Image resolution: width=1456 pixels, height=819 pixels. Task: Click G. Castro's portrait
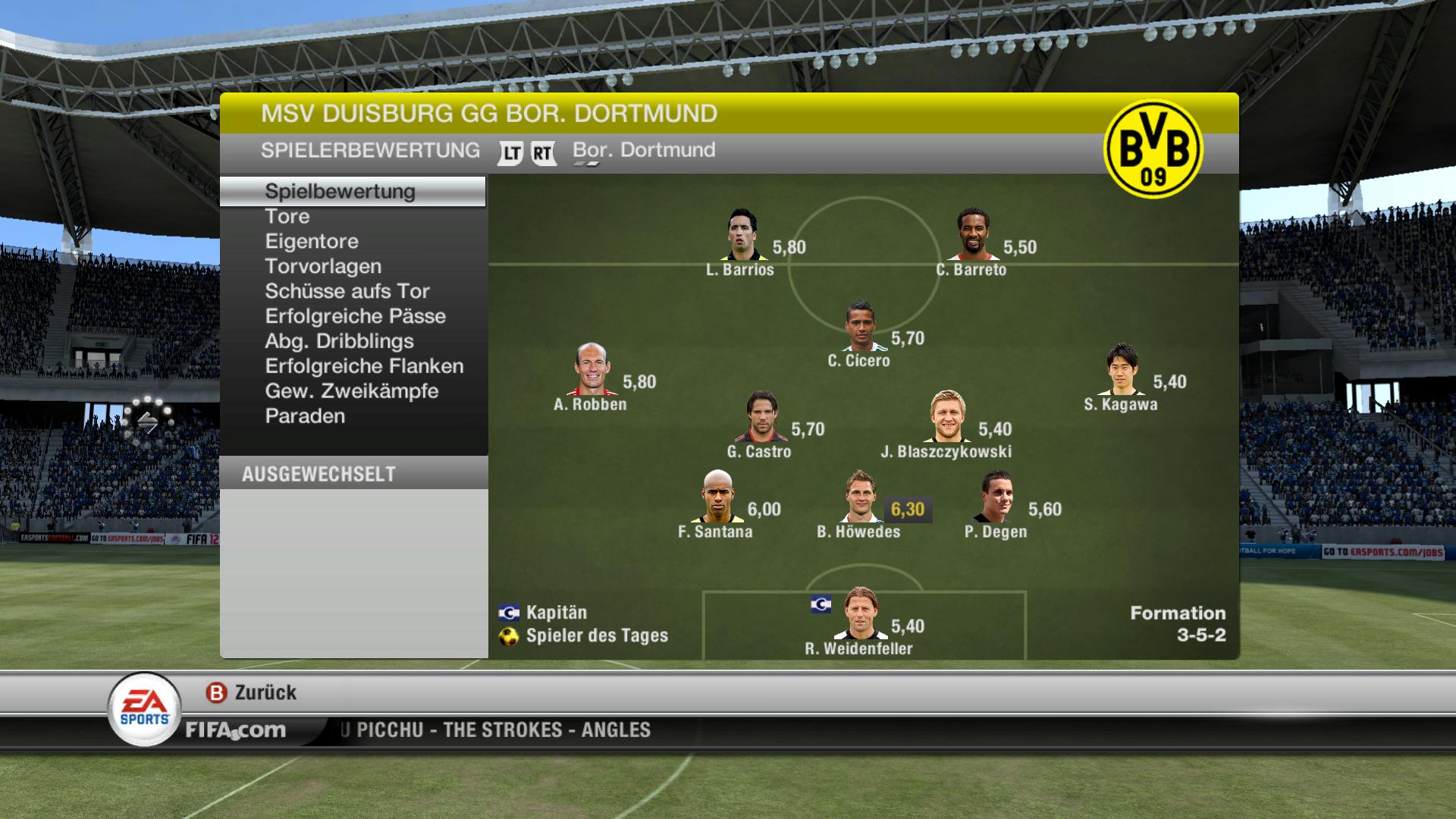[761, 417]
